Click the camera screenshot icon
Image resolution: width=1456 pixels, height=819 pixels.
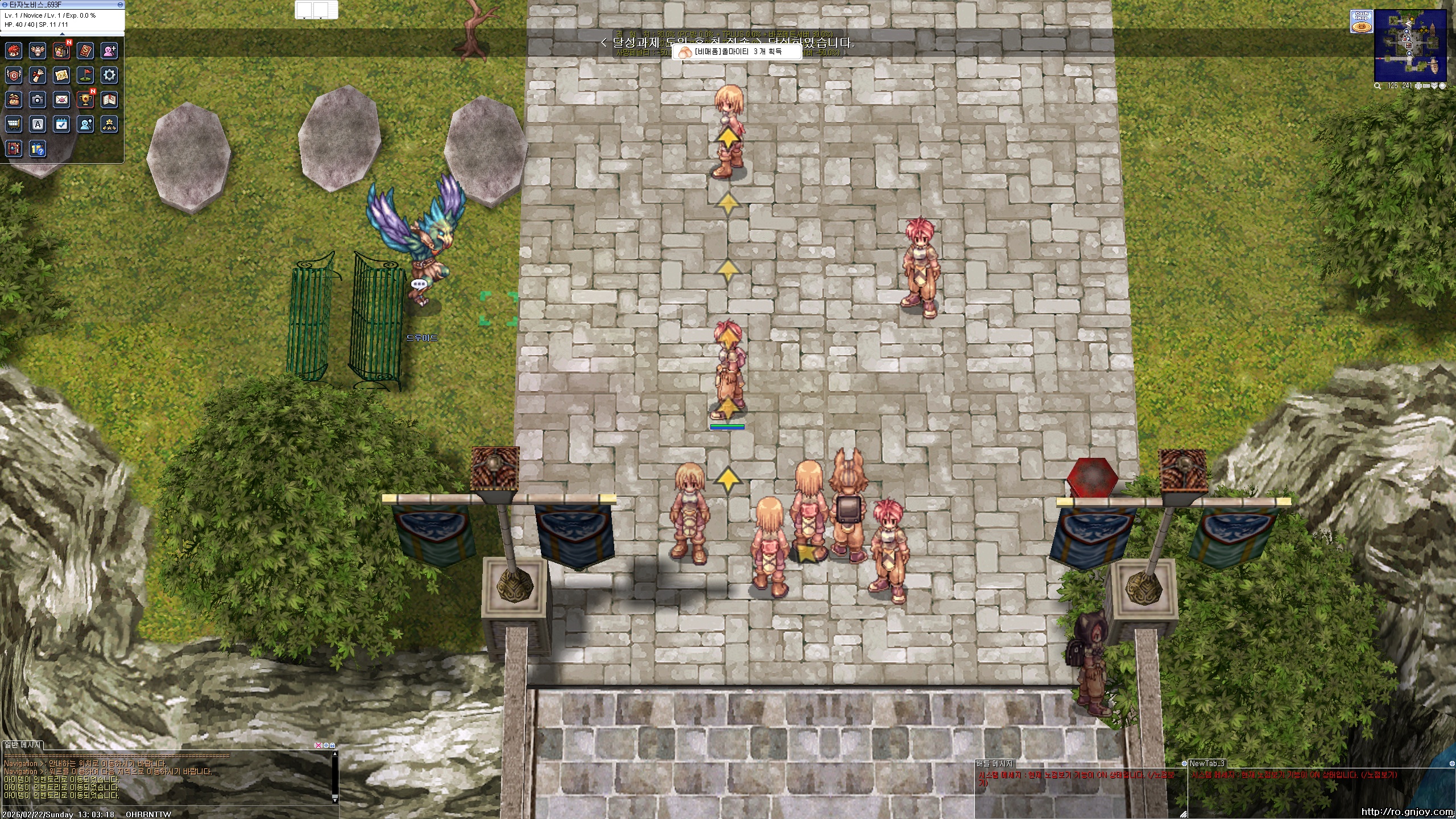[x=38, y=100]
